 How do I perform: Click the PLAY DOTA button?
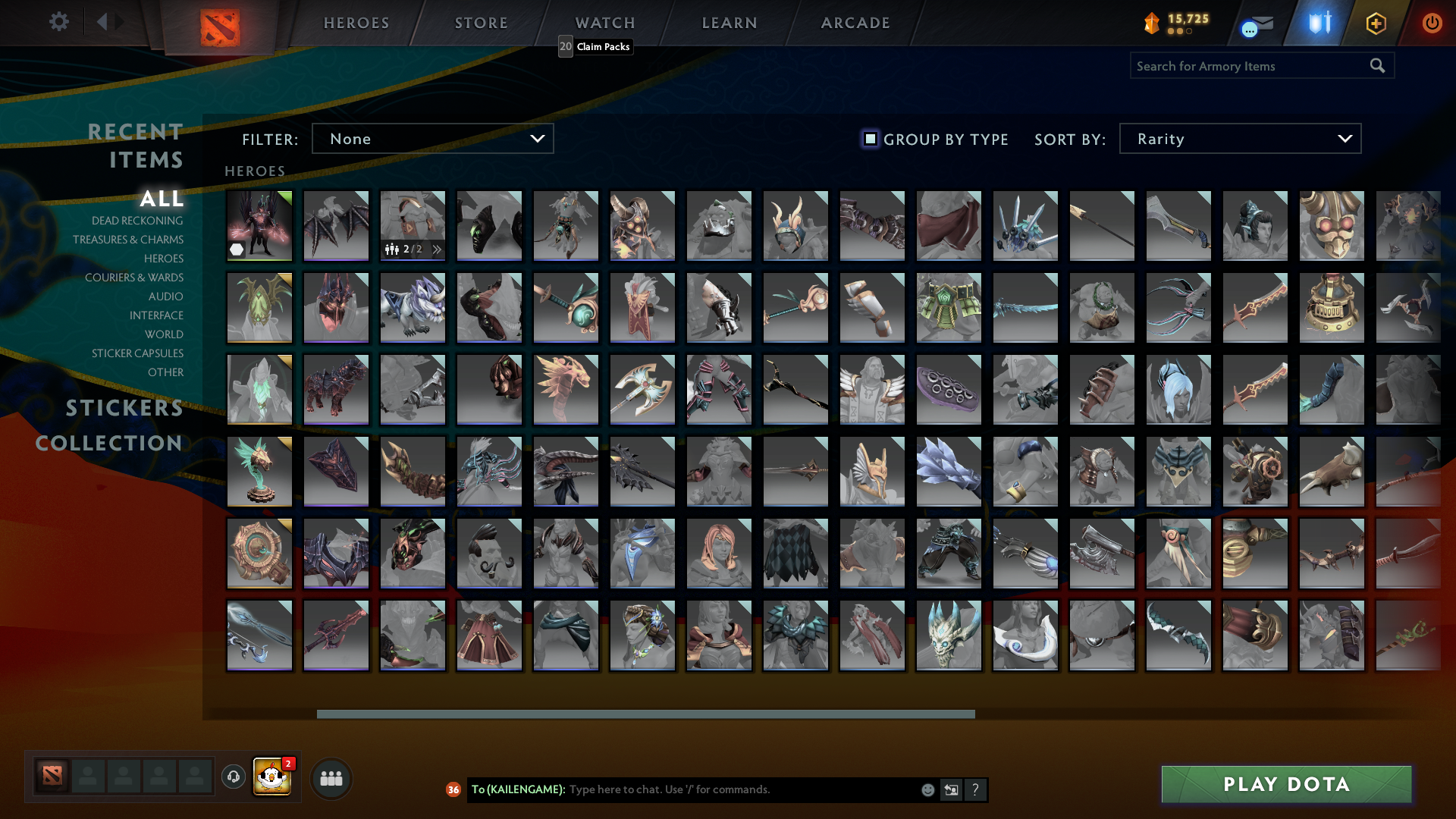coord(1285,784)
